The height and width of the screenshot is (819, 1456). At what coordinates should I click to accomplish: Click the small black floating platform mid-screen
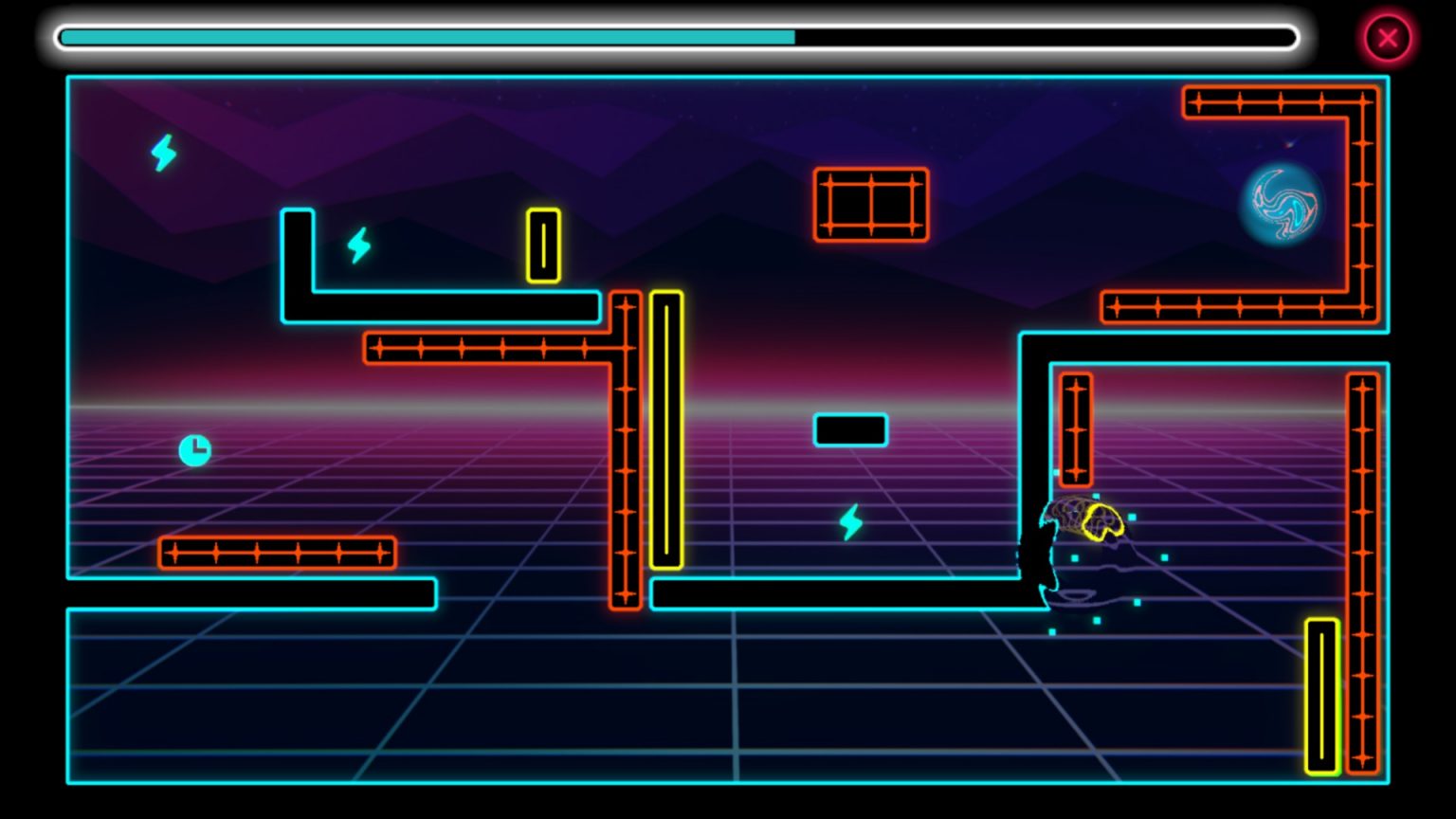[x=849, y=429]
